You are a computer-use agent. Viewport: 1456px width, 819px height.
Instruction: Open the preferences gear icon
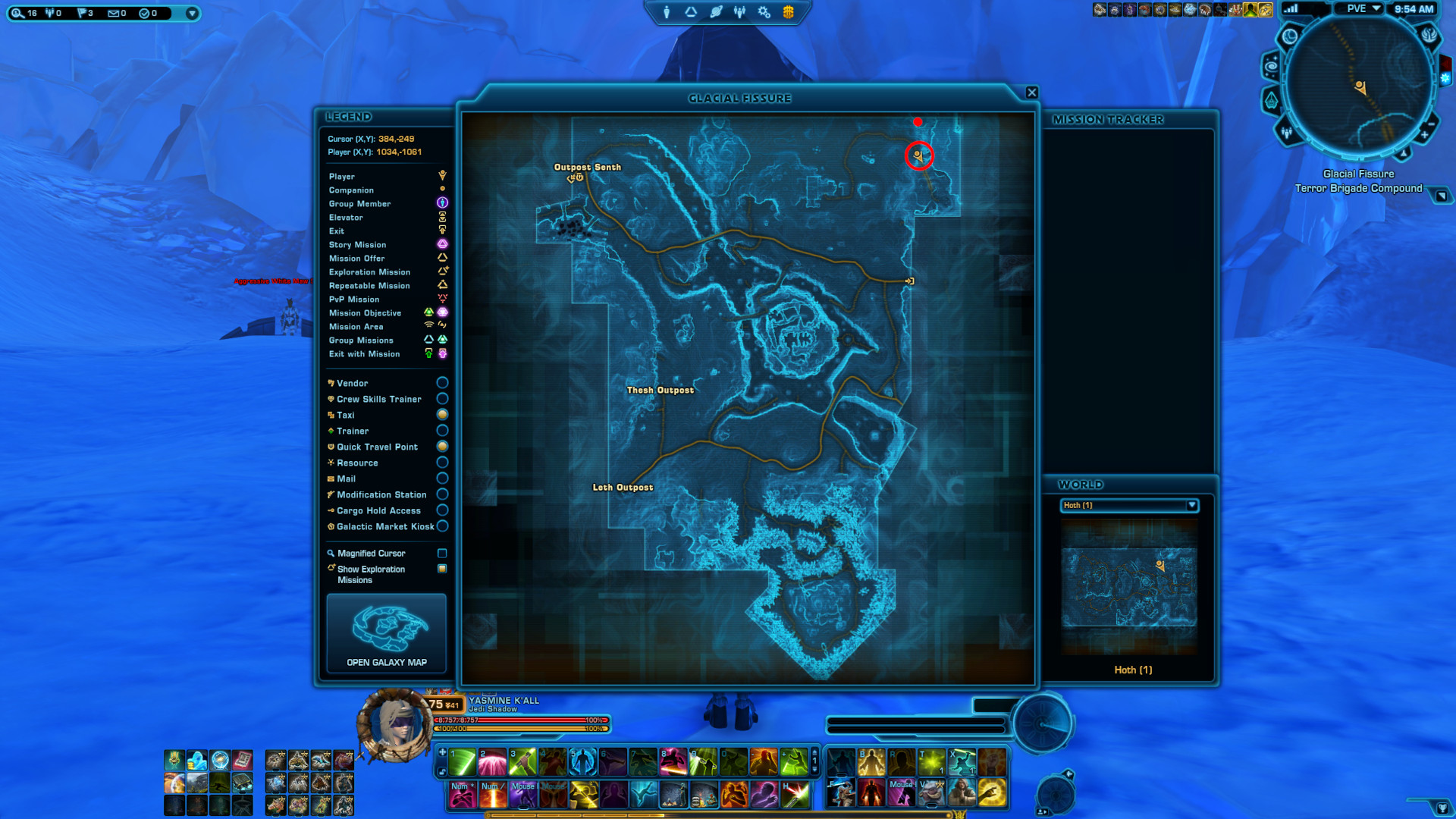pyautogui.click(x=763, y=11)
